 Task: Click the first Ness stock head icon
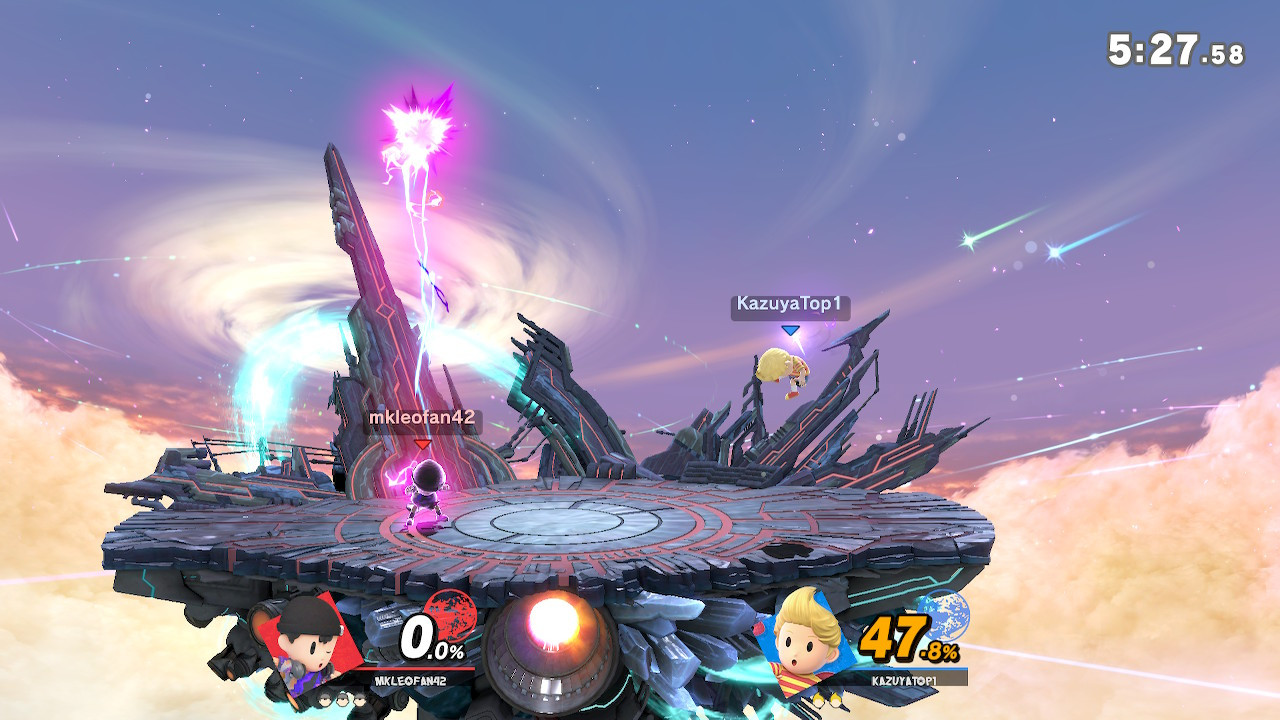coord(325,700)
